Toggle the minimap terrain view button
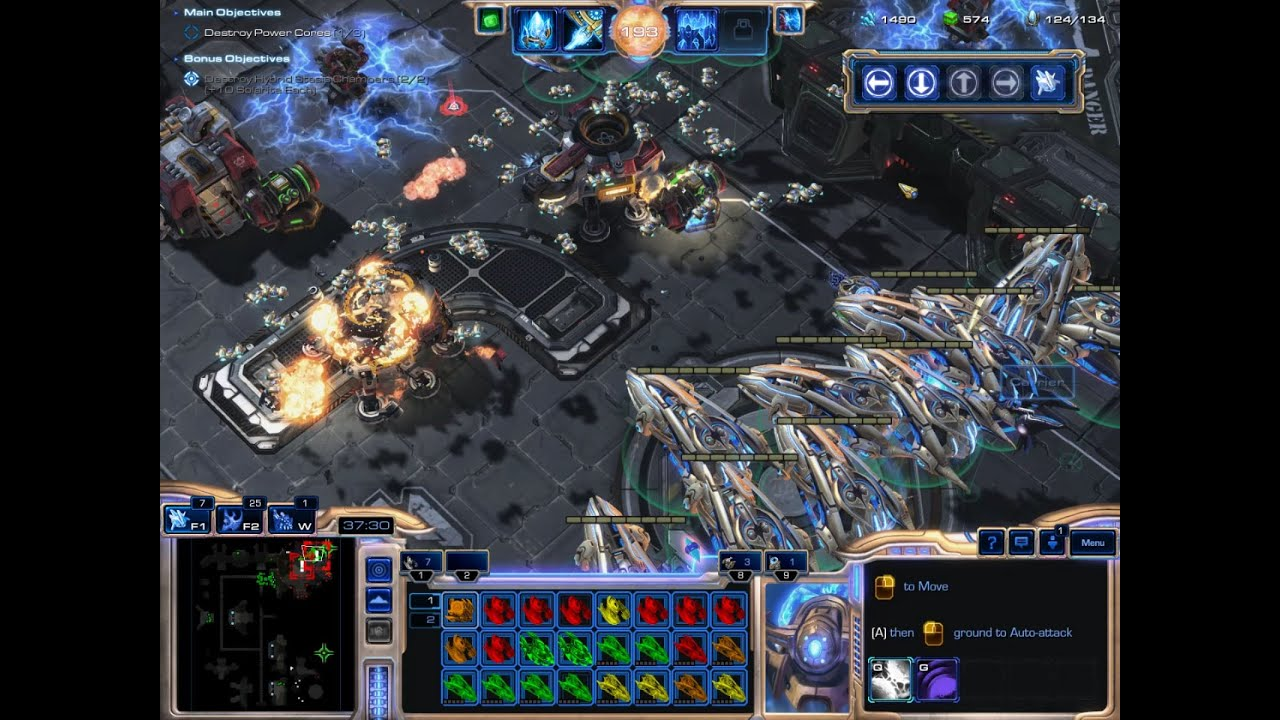The height and width of the screenshot is (720, 1280). (x=379, y=600)
